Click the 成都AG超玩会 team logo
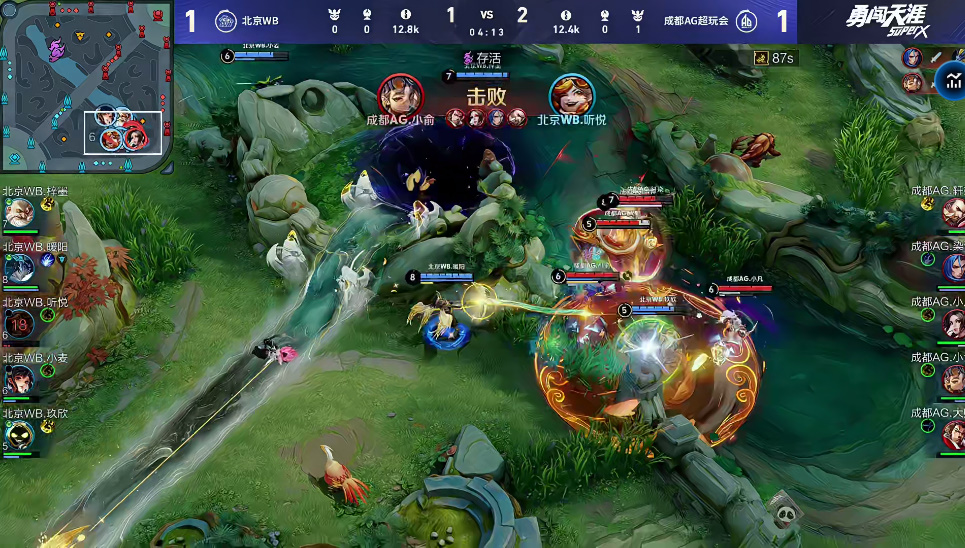This screenshot has width=965, height=548. pos(746,21)
